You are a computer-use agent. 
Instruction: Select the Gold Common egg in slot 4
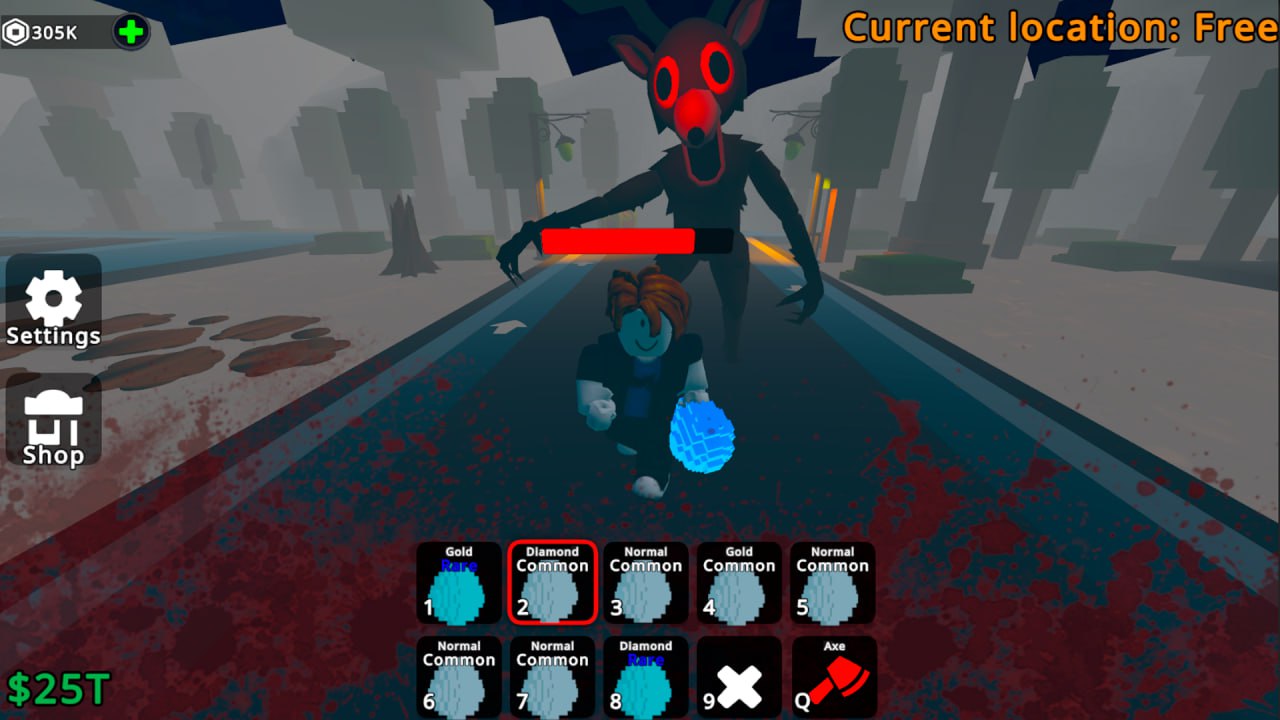pos(738,583)
